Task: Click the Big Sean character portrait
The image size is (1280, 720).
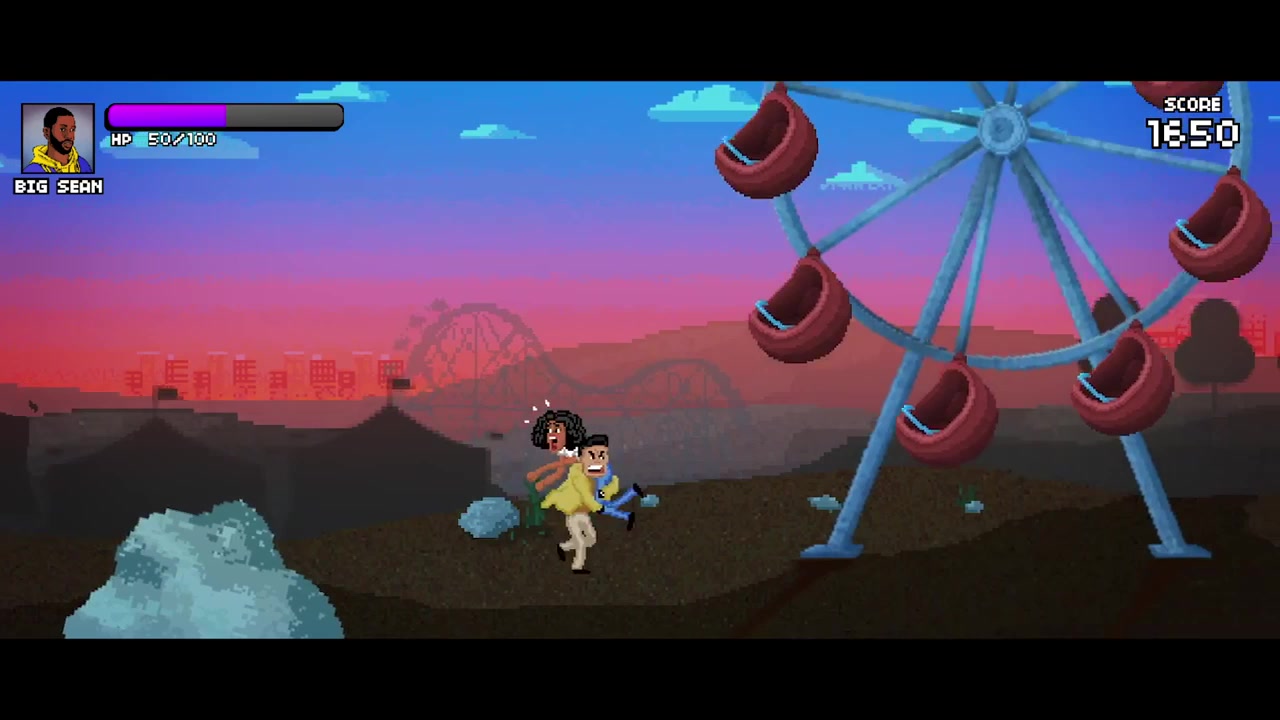Action: point(58,139)
